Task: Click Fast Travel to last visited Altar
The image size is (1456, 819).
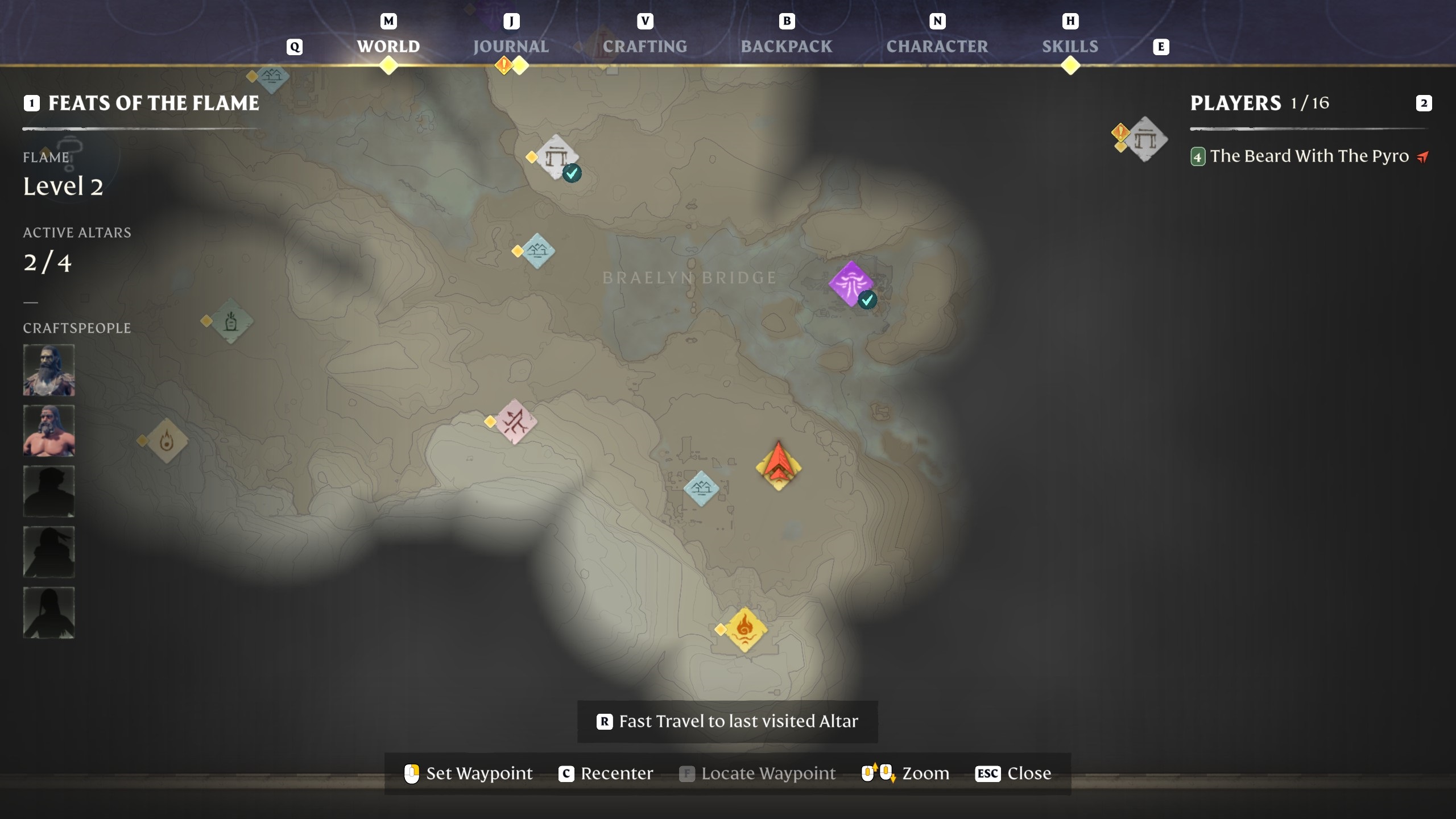Action: [x=728, y=721]
